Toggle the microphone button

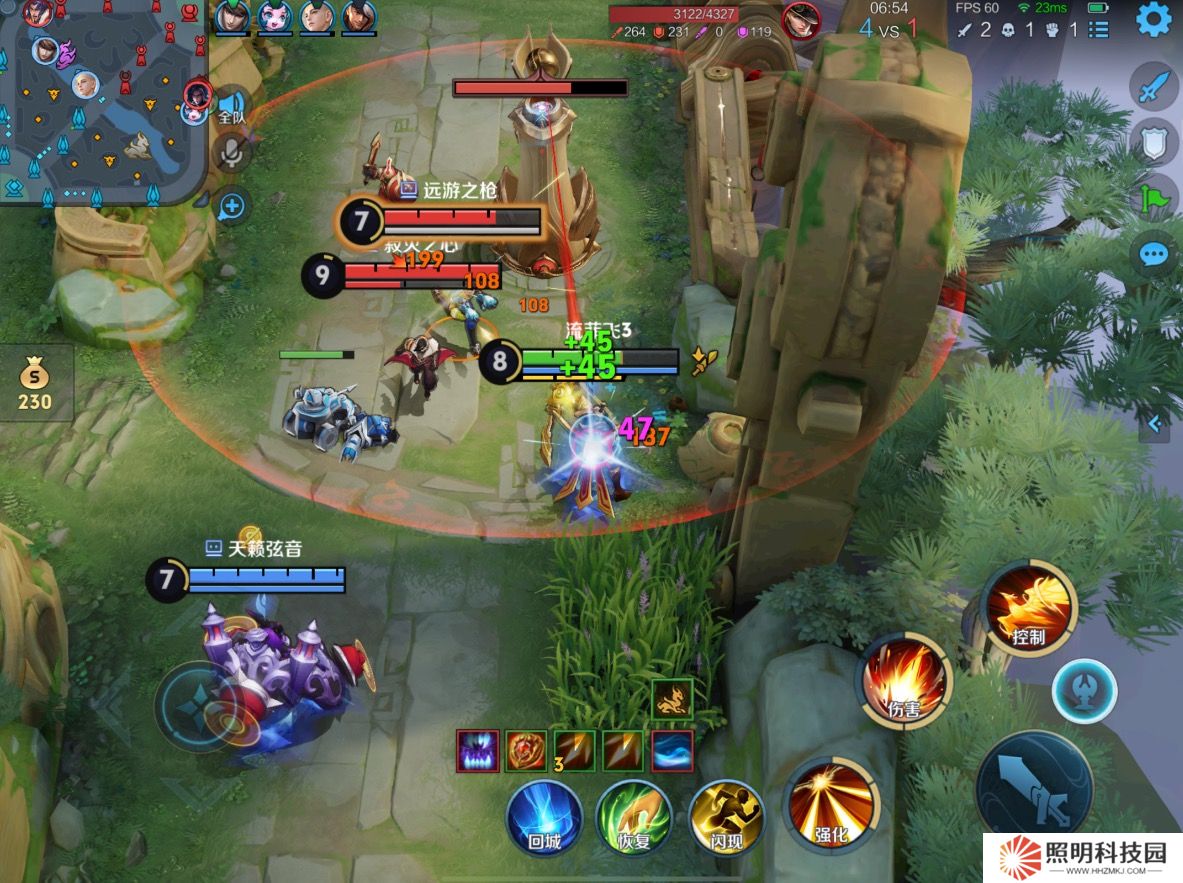click(x=232, y=152)
